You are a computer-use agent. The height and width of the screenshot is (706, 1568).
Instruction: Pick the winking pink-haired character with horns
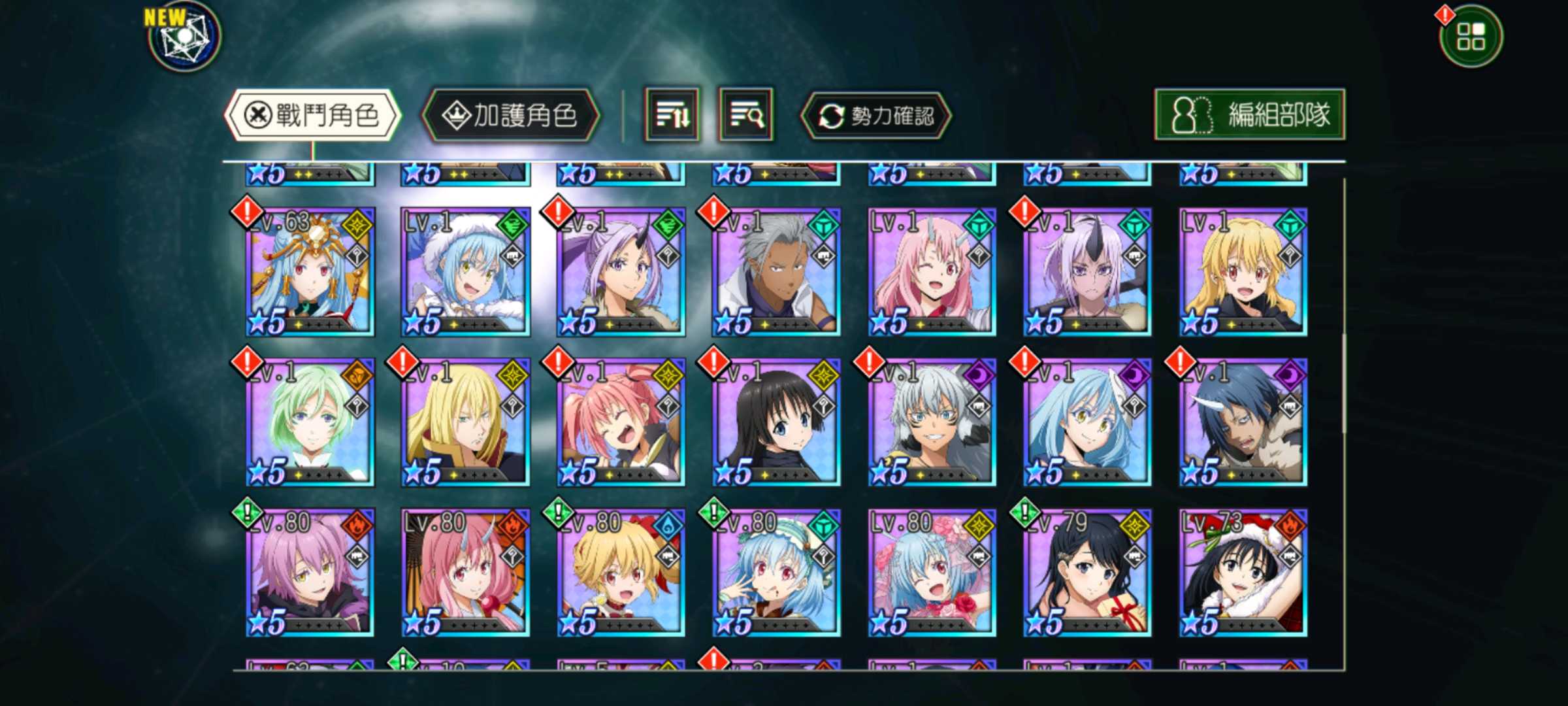[932, 272]
